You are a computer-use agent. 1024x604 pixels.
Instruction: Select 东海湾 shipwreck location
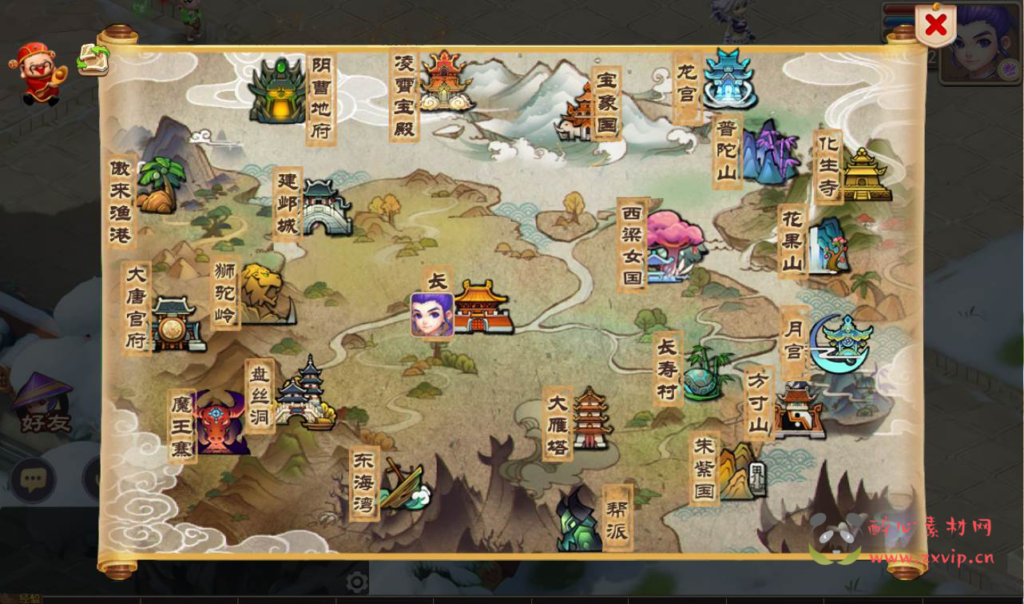tap(405, 487)
